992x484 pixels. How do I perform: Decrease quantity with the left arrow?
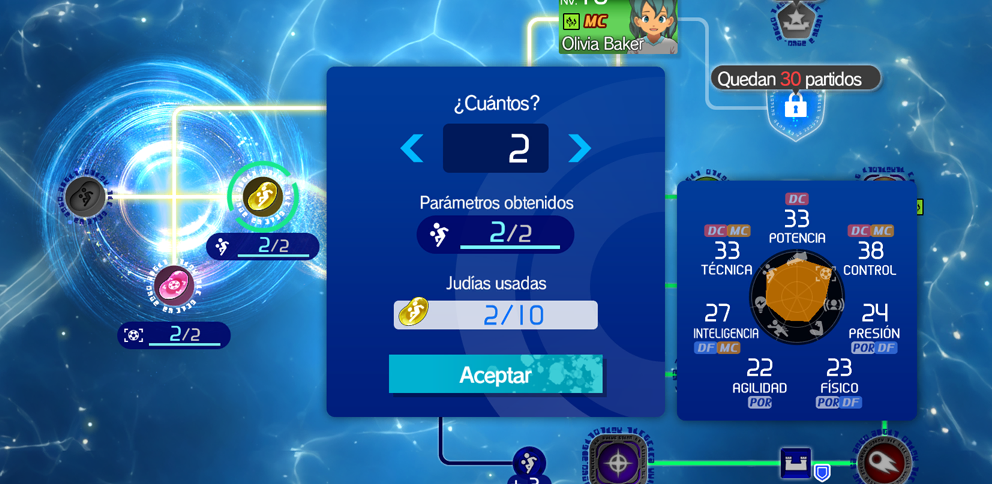point(411,148)
